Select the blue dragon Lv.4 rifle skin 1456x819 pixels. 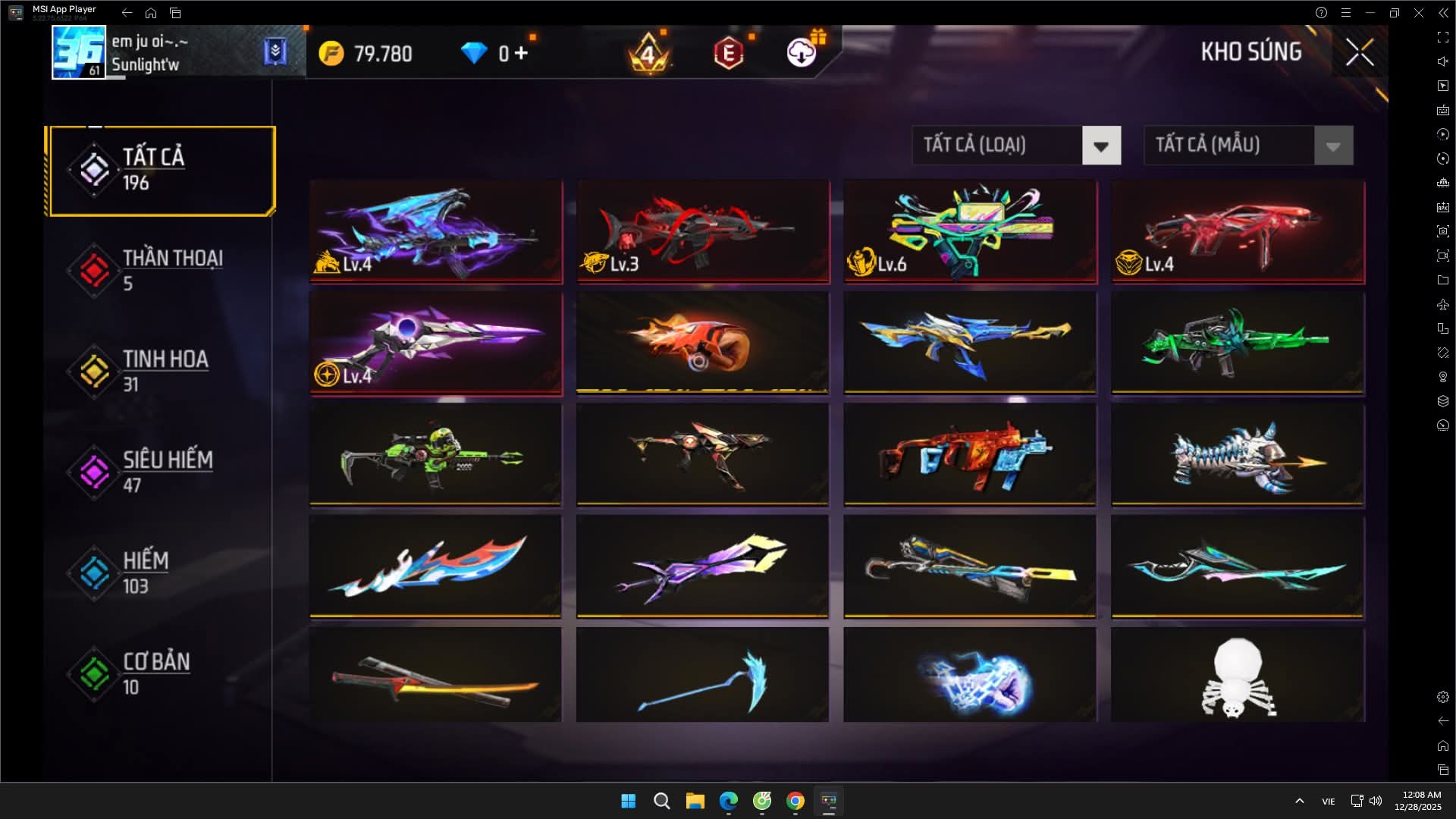click(436, 232)
